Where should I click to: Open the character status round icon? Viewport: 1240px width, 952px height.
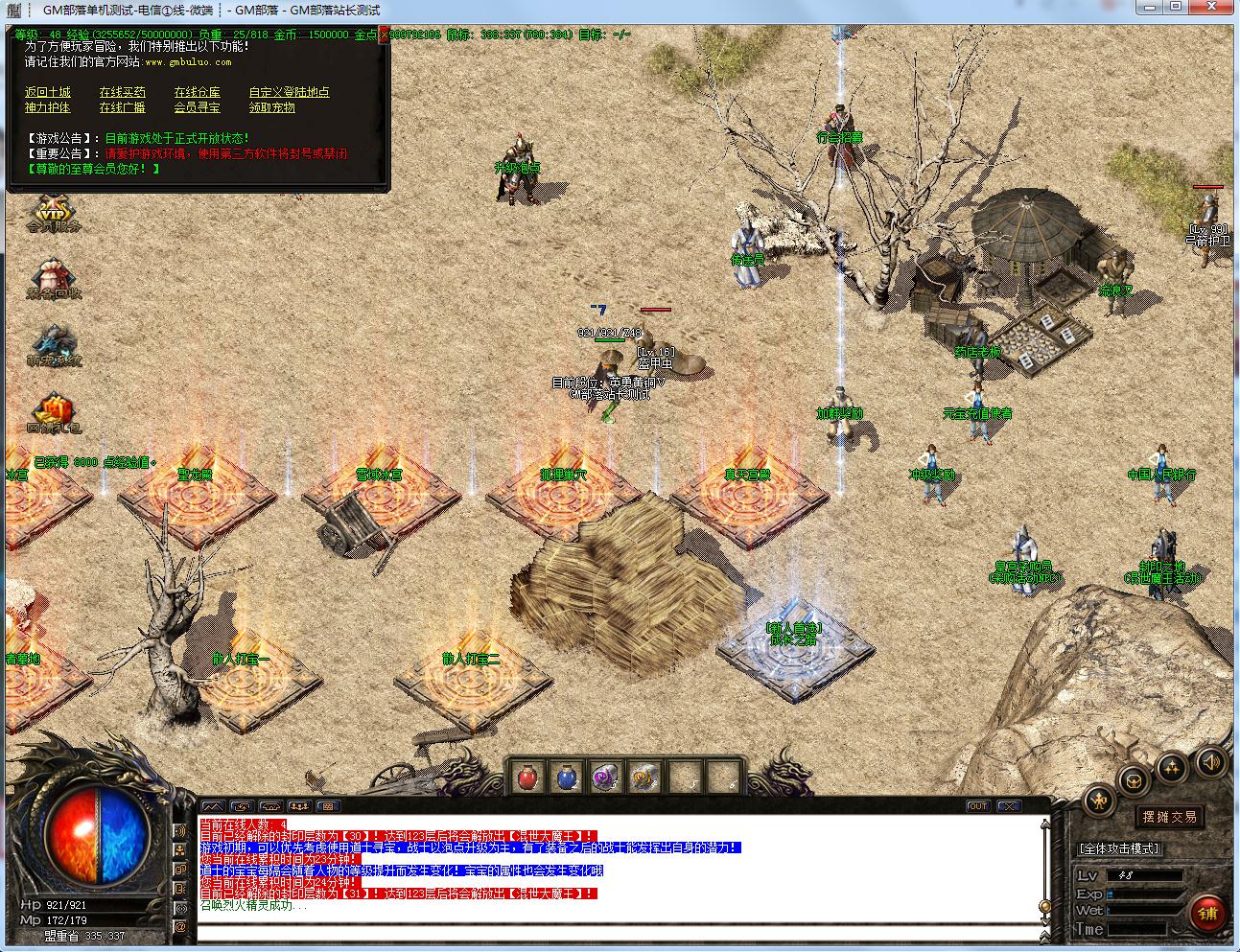tap(1099, 801)
